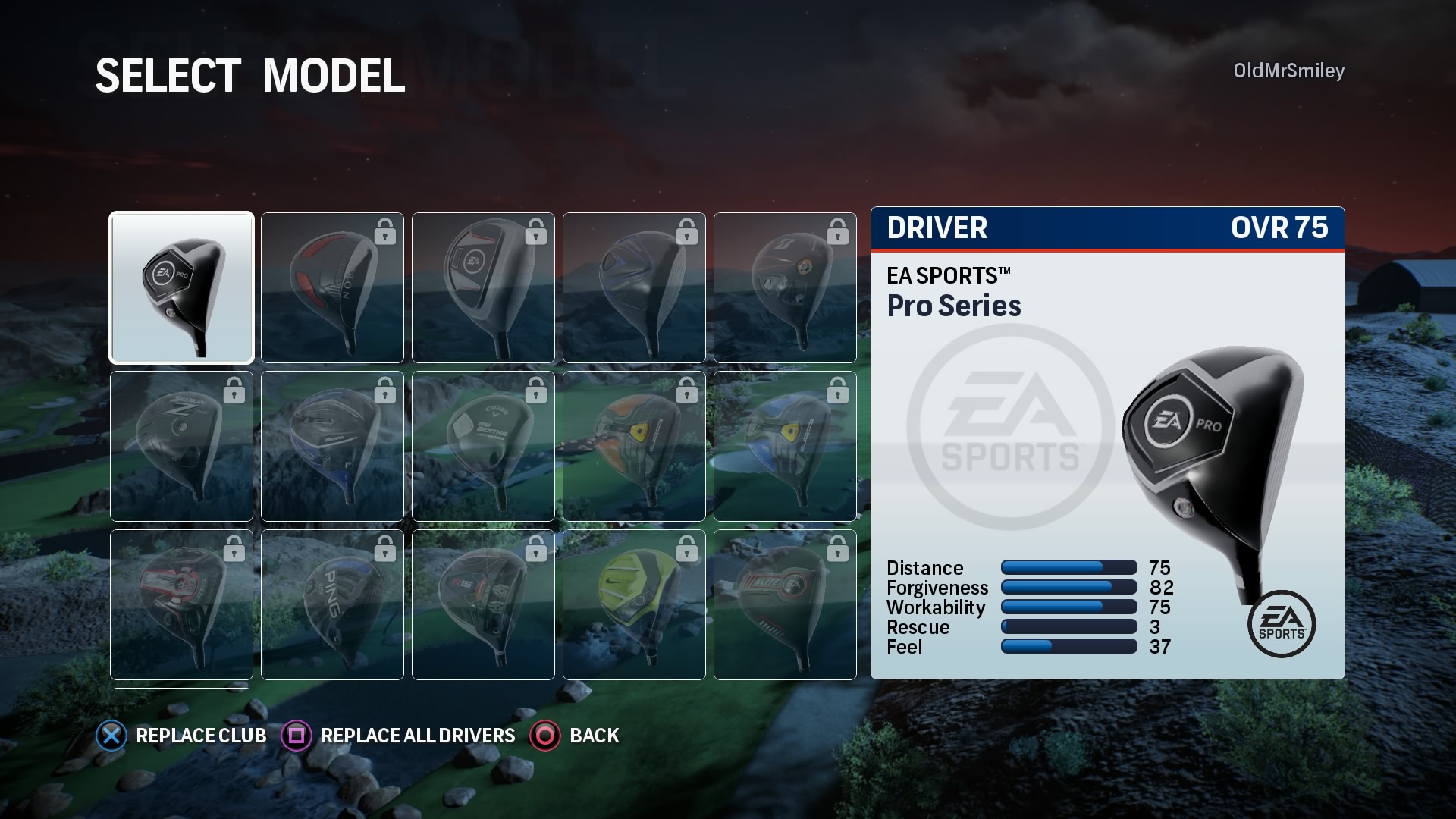This screenshot has height=819, width=1456.
Task: Go back with the Back option
Action: click(576, 736)
